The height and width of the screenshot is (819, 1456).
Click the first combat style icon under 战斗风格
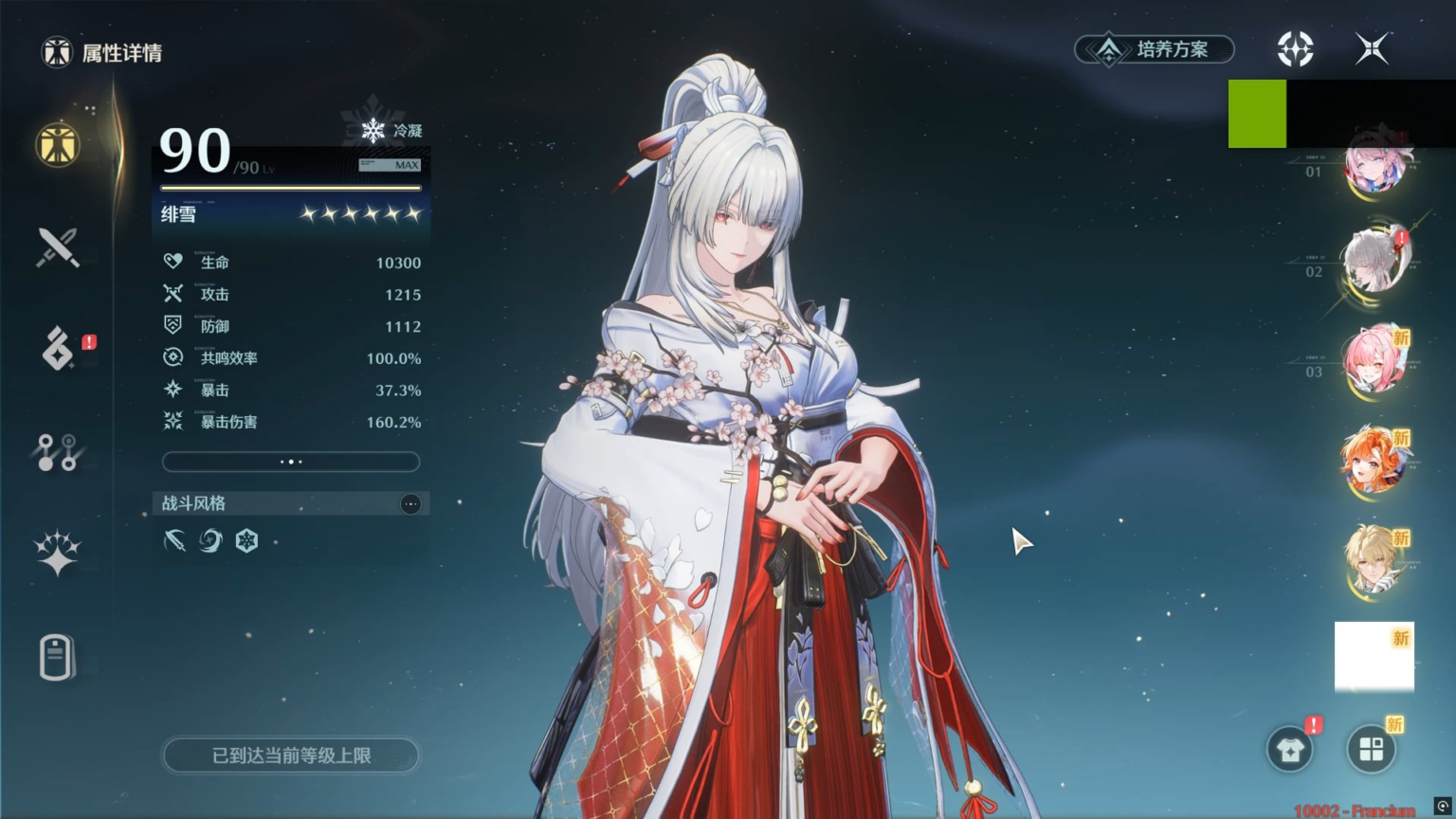coord(176,540)
